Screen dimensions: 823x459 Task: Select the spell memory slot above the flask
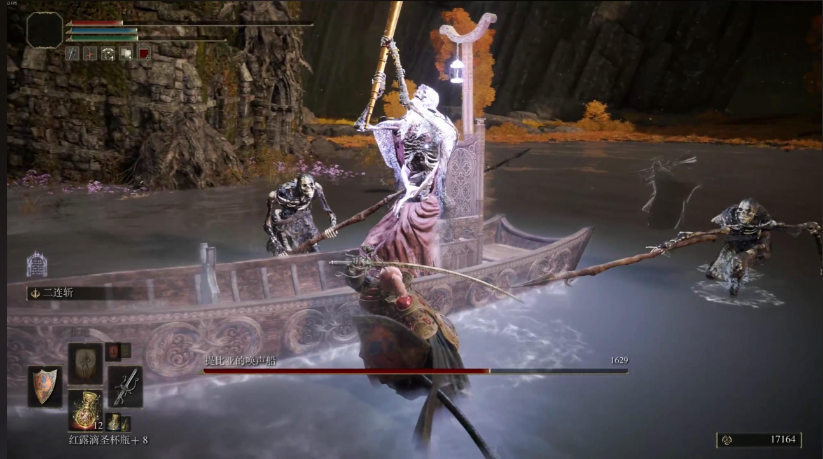pyautogui.click(x=85, y=362)
